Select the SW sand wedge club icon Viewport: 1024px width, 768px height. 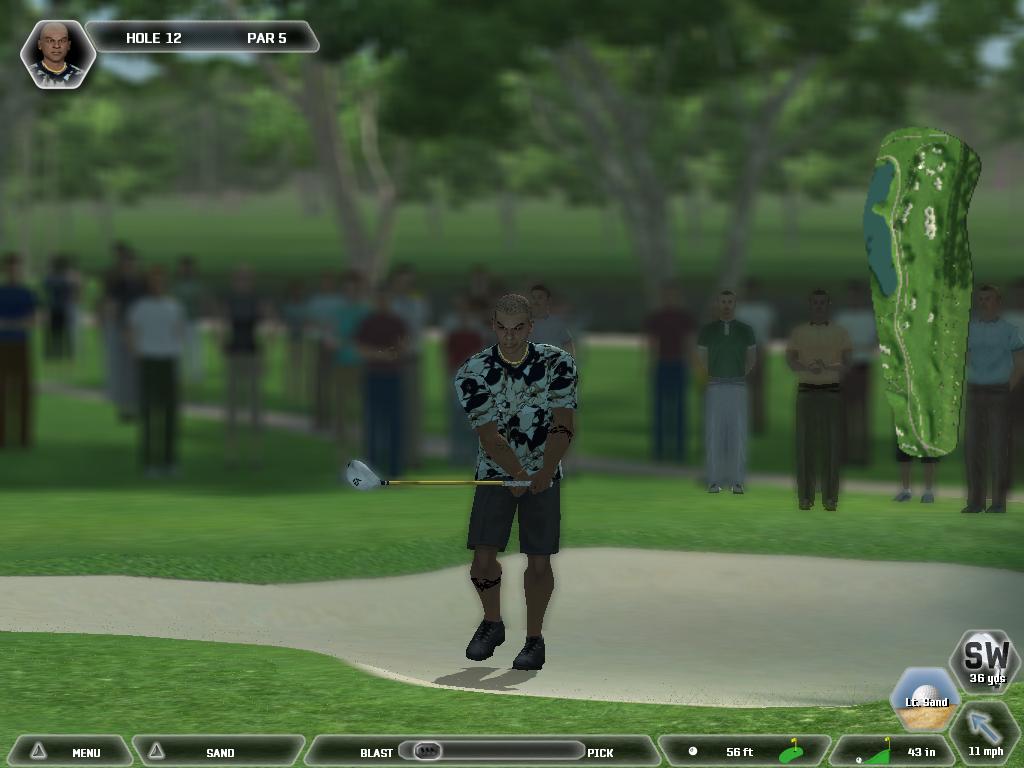[x=985, y=660]
